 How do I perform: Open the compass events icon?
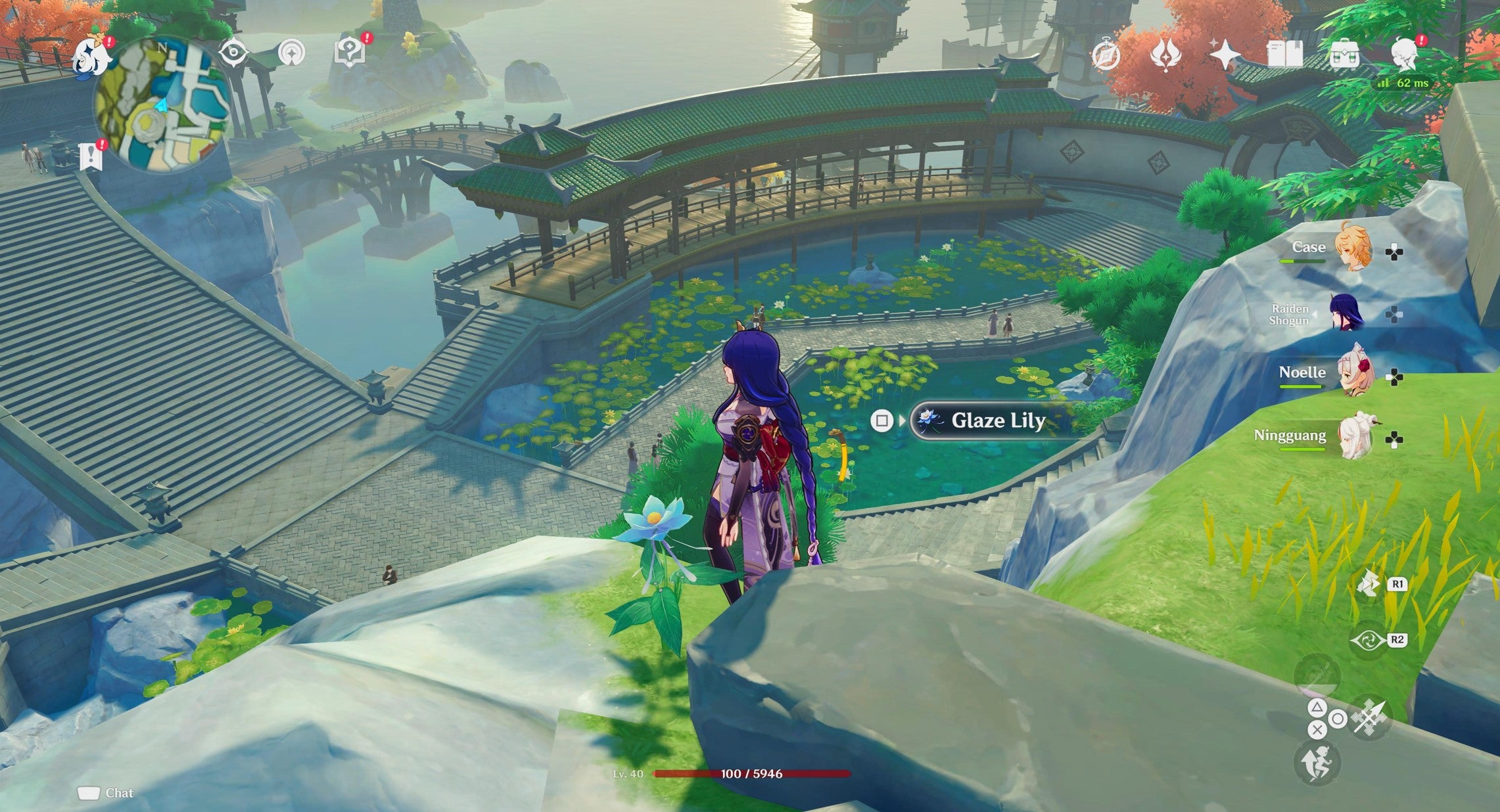tap(1106, 55)
